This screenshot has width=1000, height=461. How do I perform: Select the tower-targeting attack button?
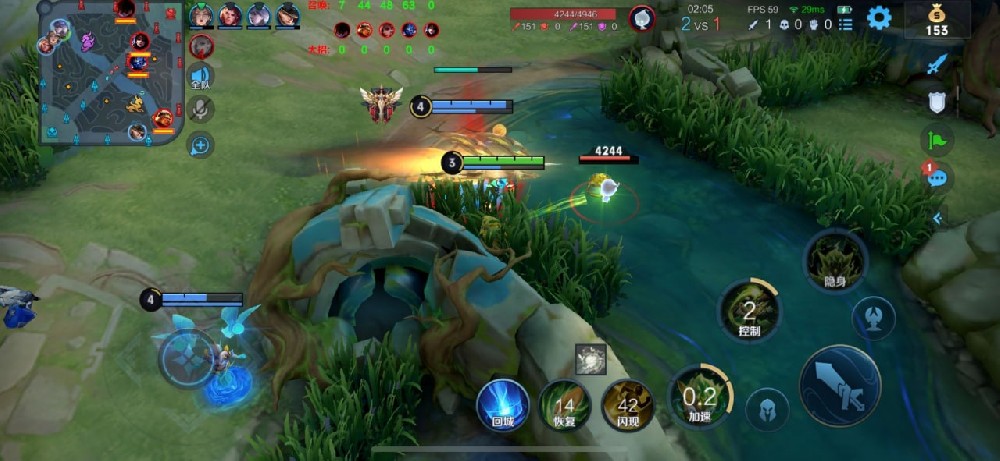click(873, 319)
